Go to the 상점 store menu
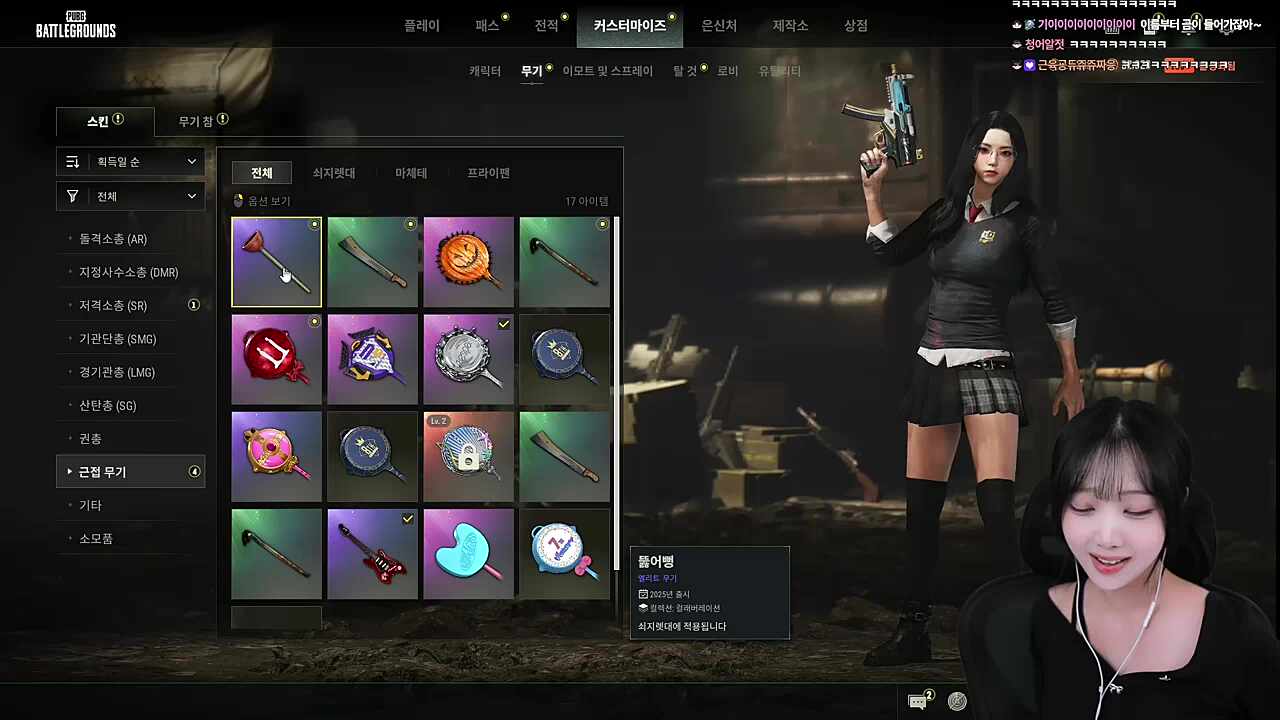Screen dimensions: 1280x720 pyautogui.click(x=856, y=26)
